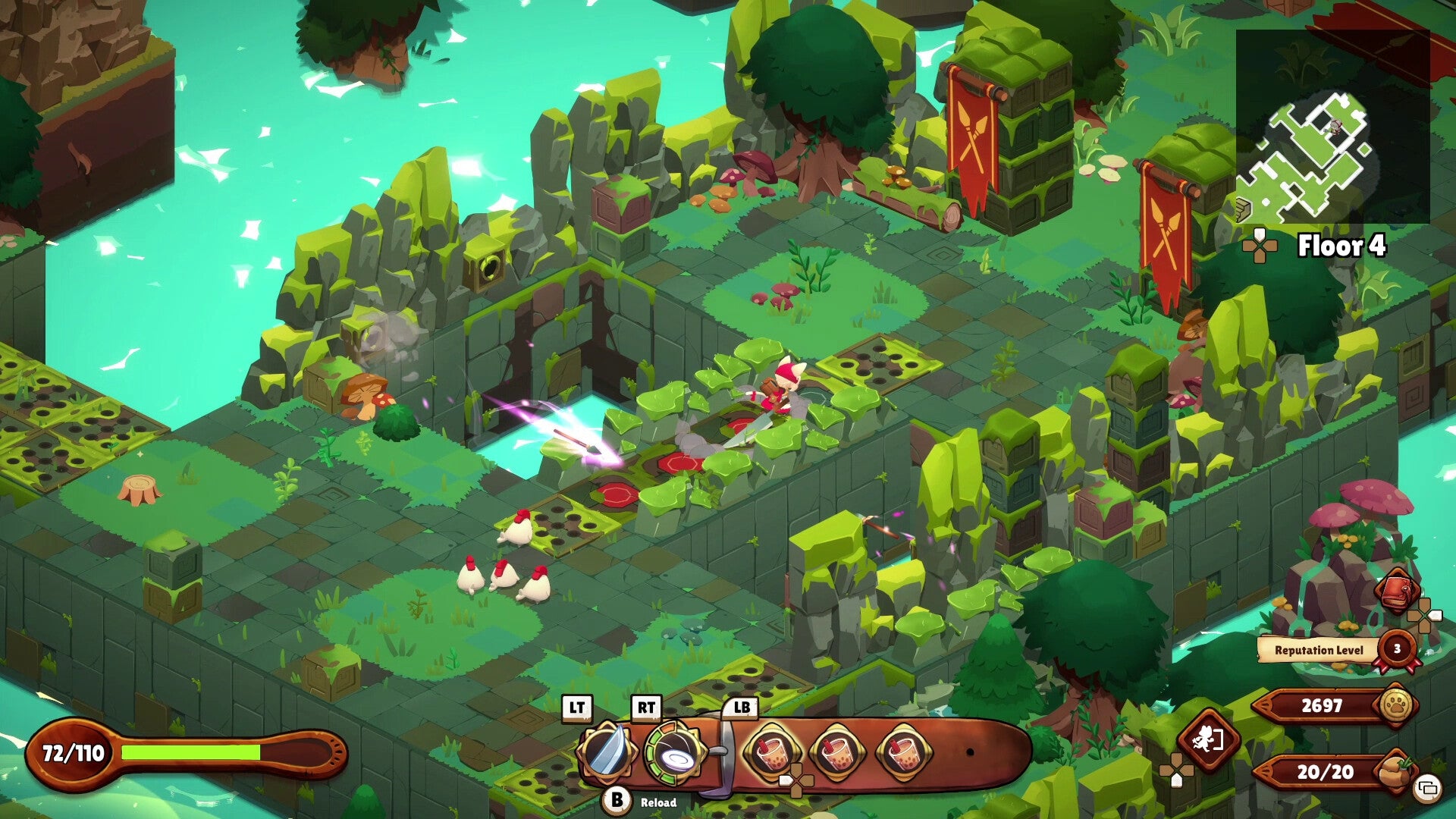Click the player marker on the minimap
The image size is (1456, 819).
click(x=1333, y=127)
